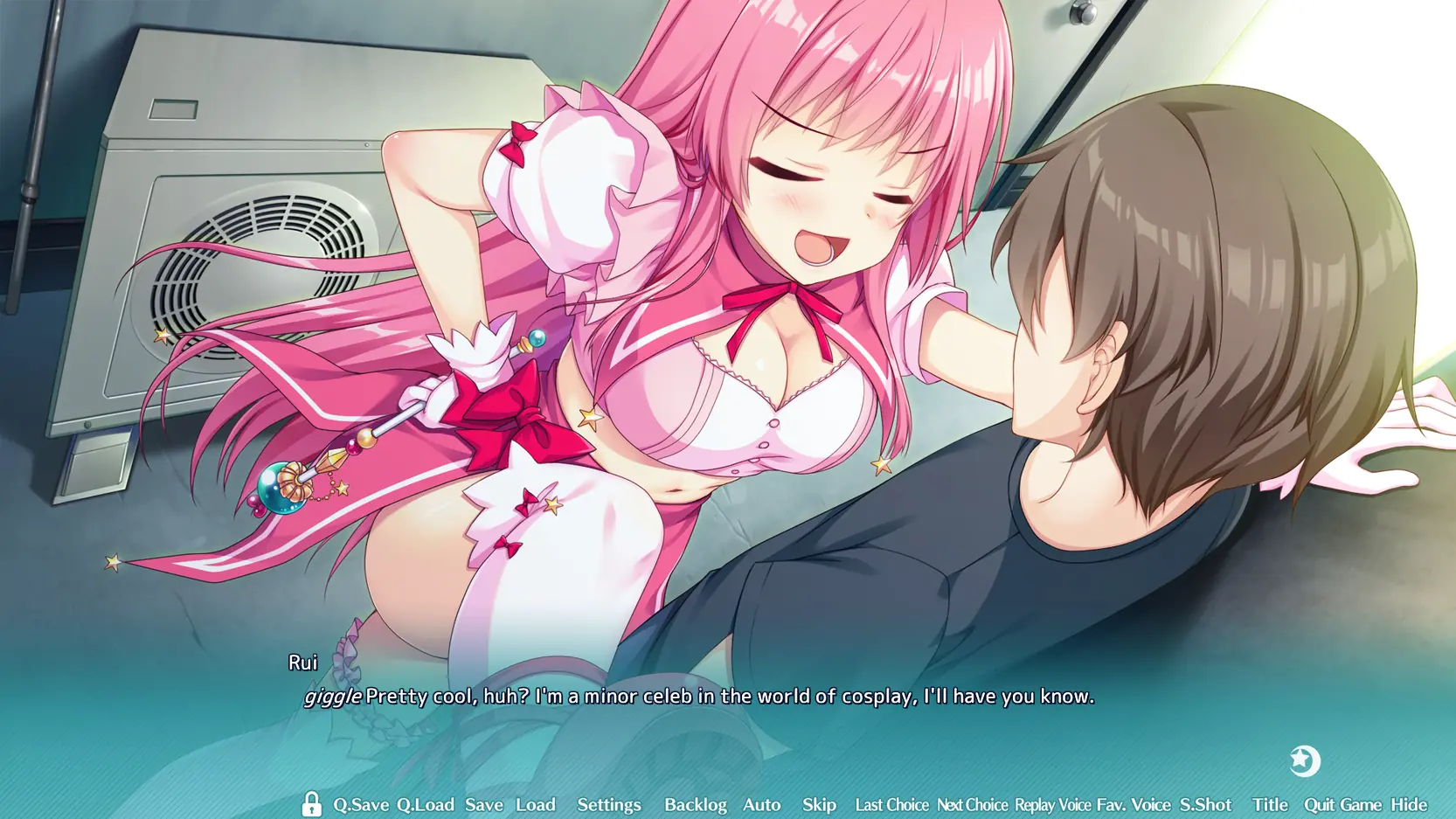Open the Settings screen
The image size is (1456, 819).
[609, 805]
